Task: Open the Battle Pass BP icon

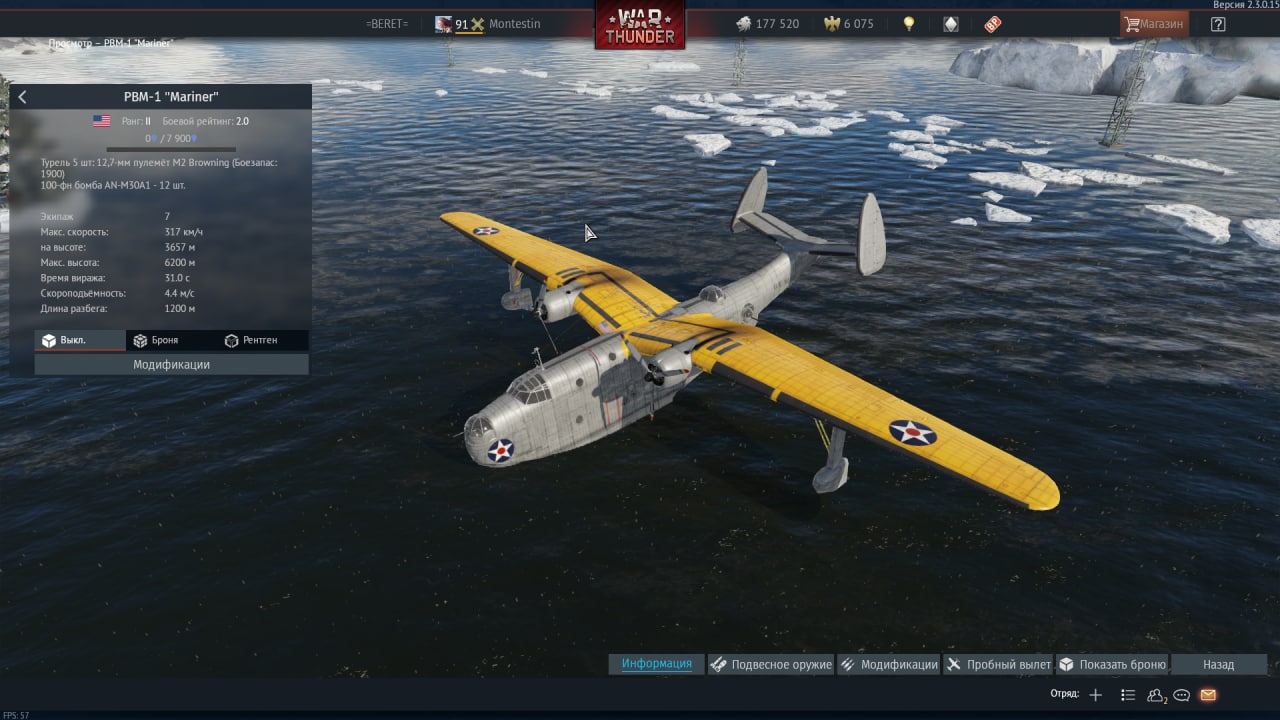Action: [x=992, y=24]
